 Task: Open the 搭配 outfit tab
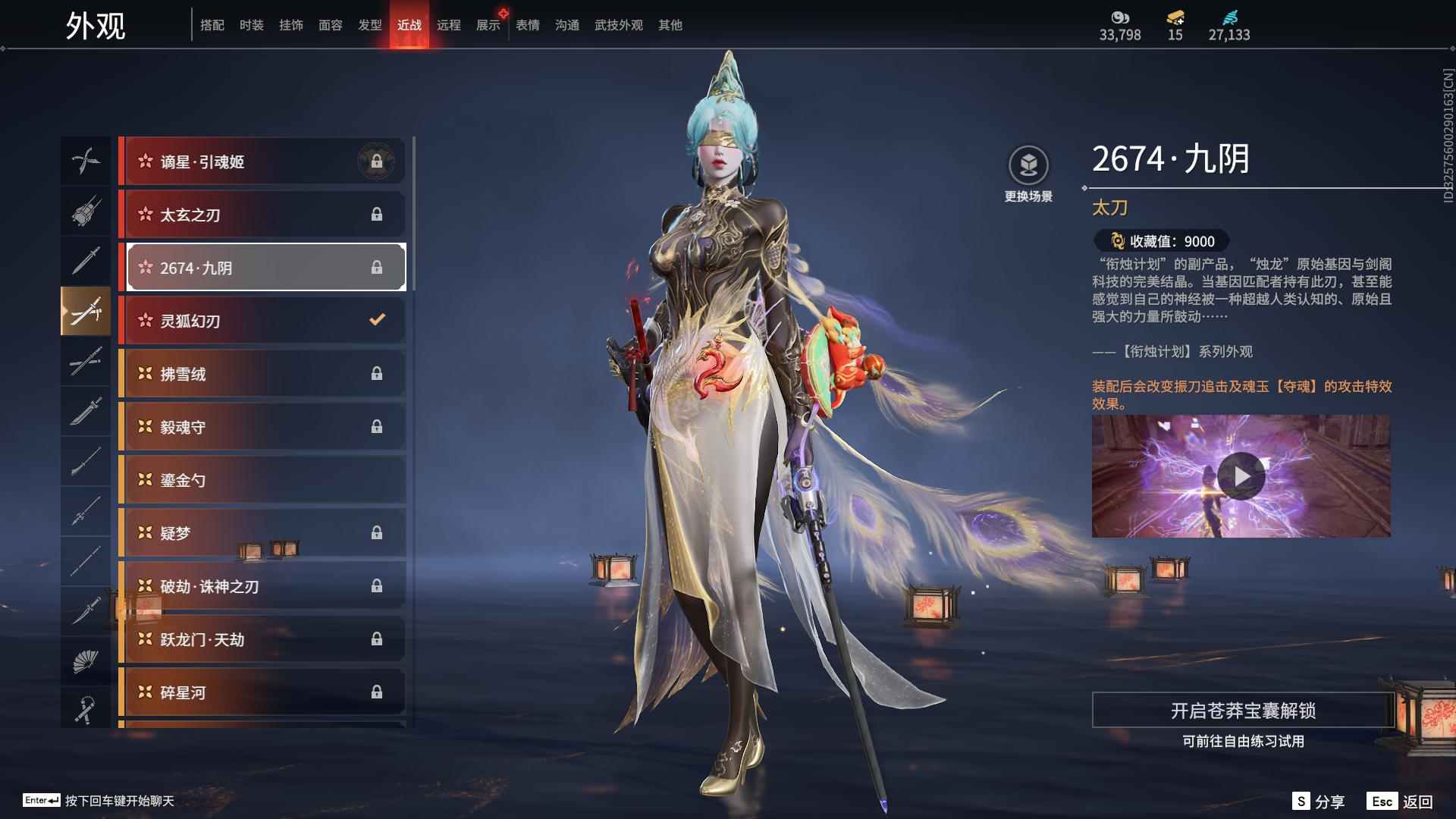(212, 26)
